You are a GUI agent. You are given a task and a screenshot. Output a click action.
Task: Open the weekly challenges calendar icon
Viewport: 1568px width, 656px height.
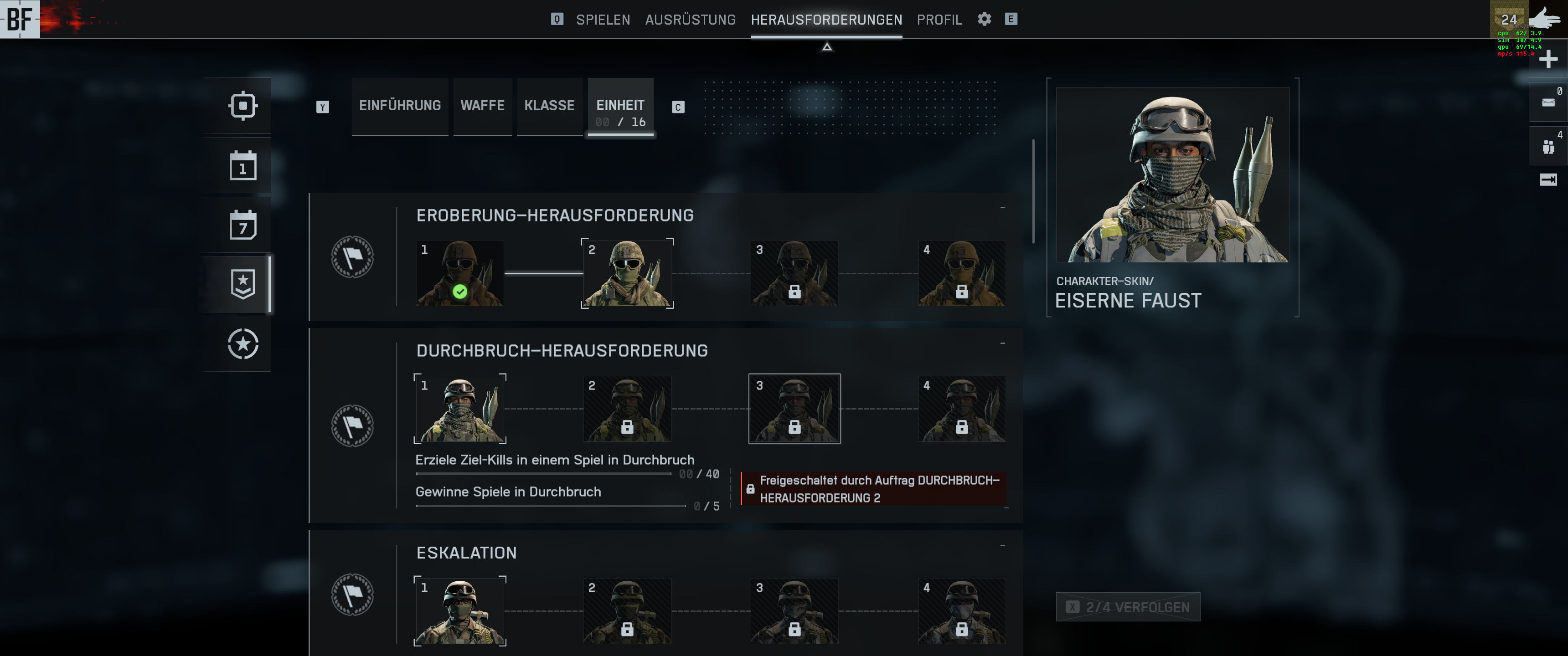coord(243,225)
